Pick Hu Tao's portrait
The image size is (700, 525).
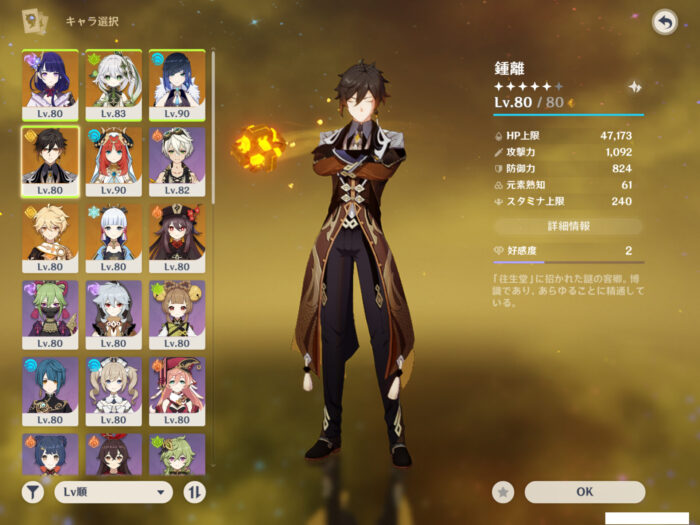[177, 238]
